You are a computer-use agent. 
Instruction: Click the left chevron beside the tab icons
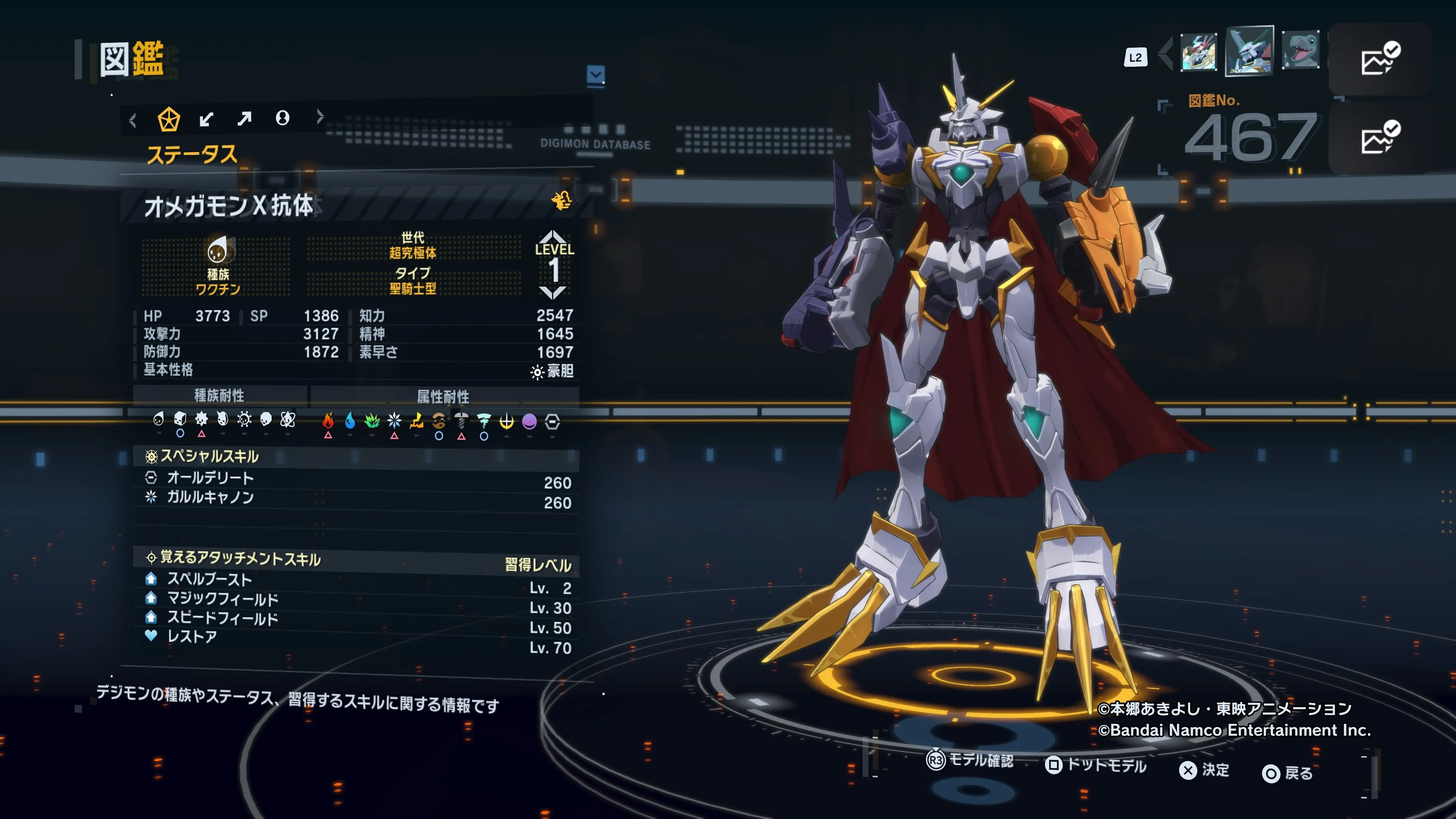click(133, 121)
